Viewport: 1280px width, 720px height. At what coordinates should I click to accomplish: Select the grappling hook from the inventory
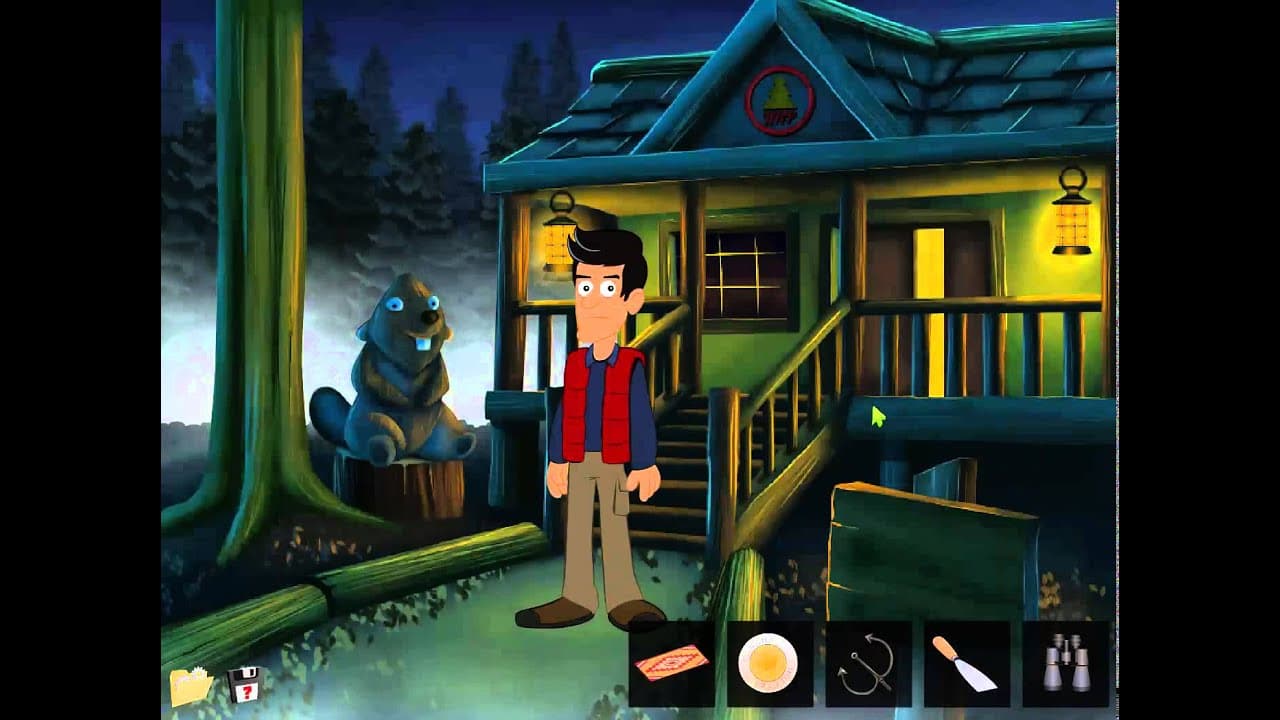(866, 665)
